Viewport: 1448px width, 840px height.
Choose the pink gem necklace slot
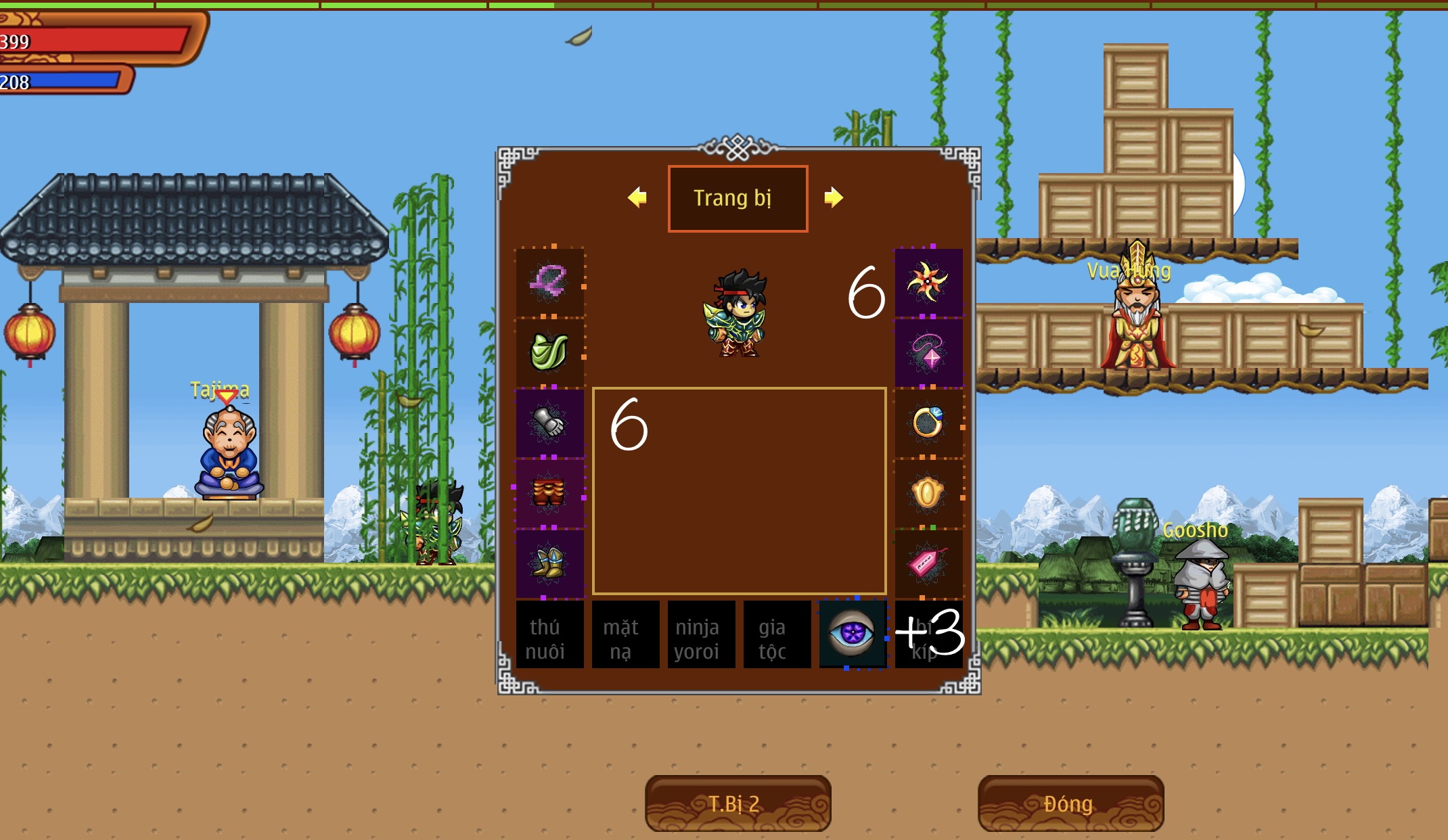[x=928, y=352]
